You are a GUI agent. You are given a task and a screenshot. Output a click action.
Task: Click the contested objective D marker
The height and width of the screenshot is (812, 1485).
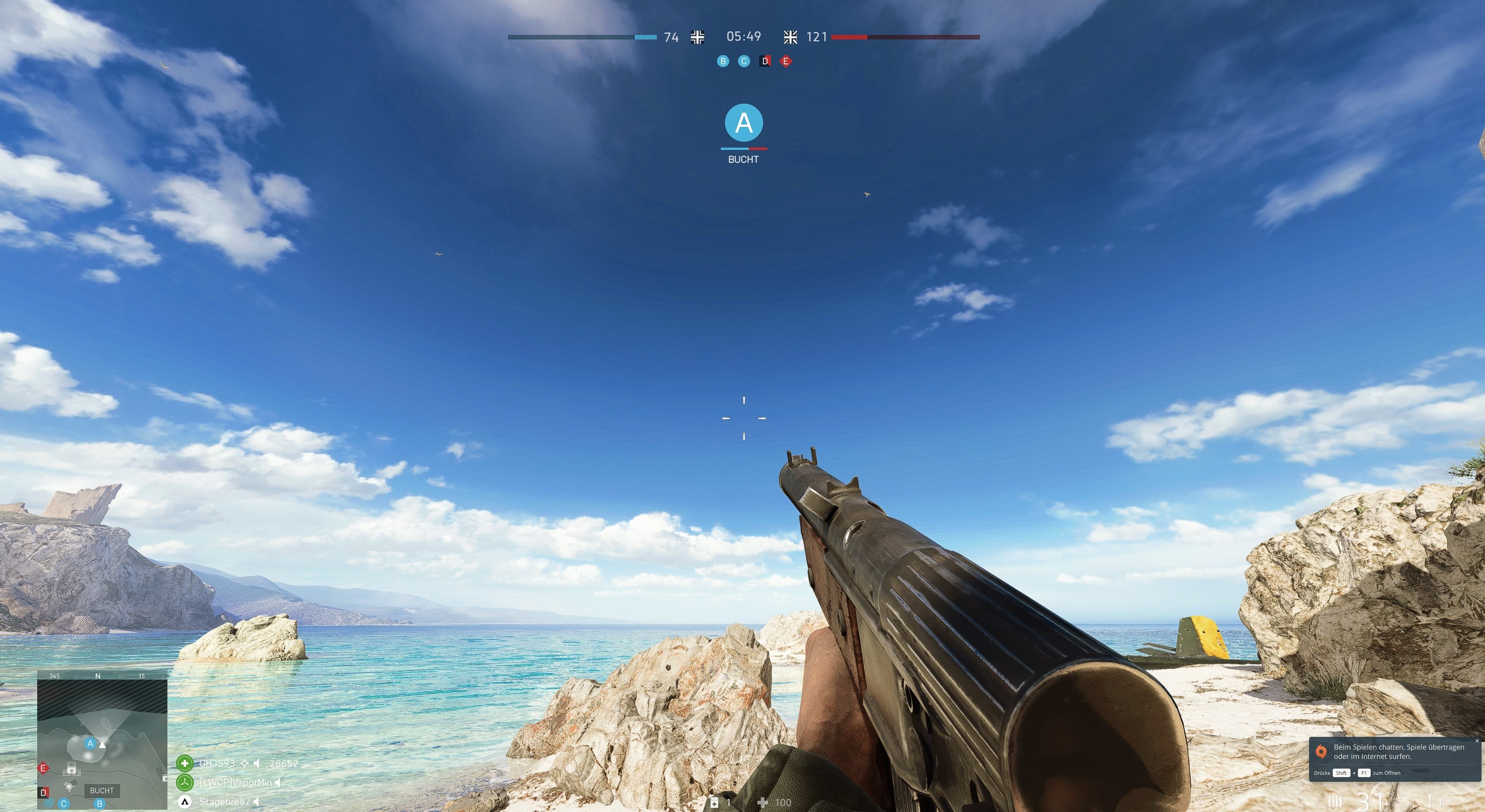coord(766,62)
